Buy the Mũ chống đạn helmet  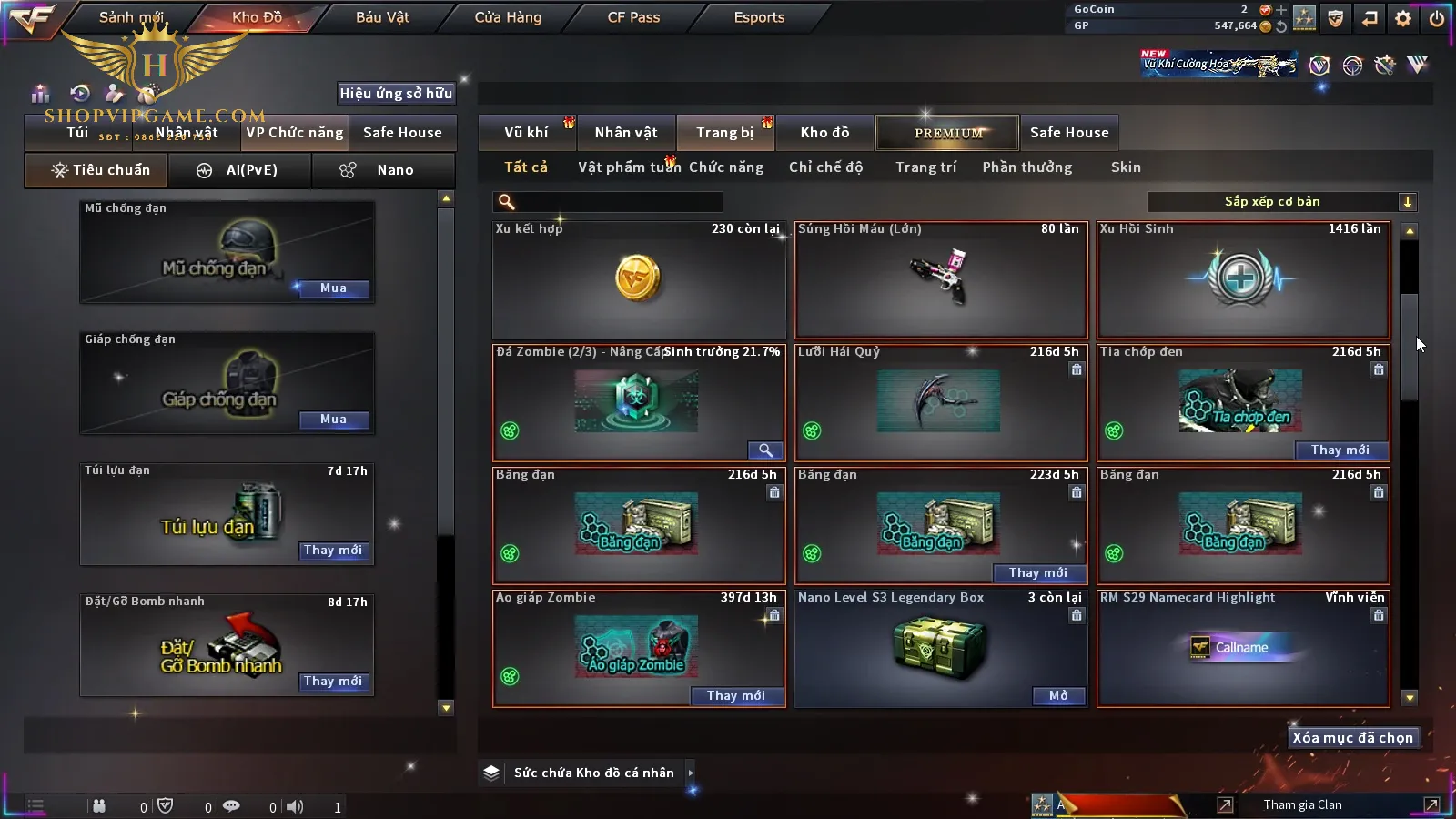pos(333,288)
